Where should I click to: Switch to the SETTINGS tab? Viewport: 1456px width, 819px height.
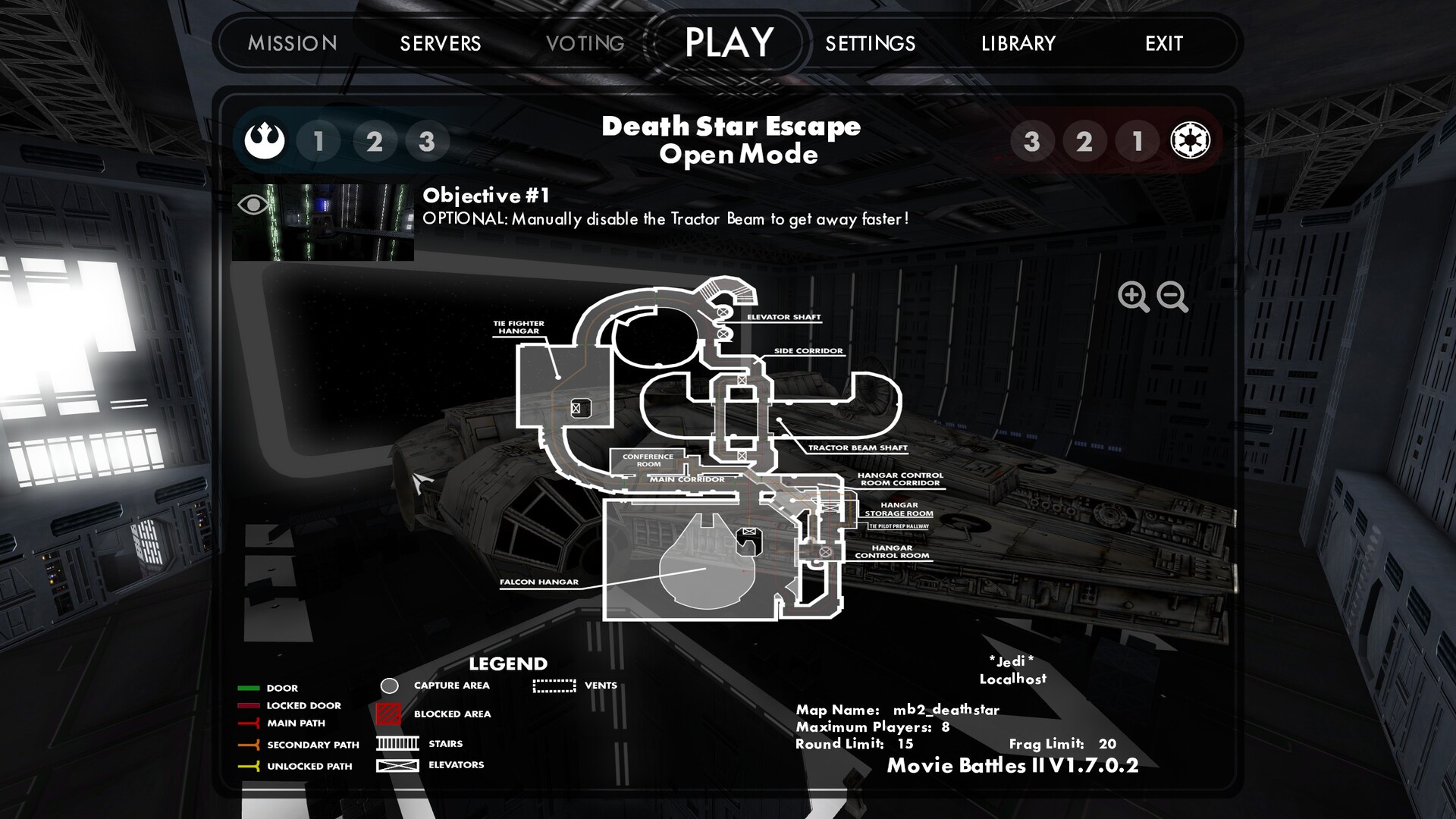point(869,43)
